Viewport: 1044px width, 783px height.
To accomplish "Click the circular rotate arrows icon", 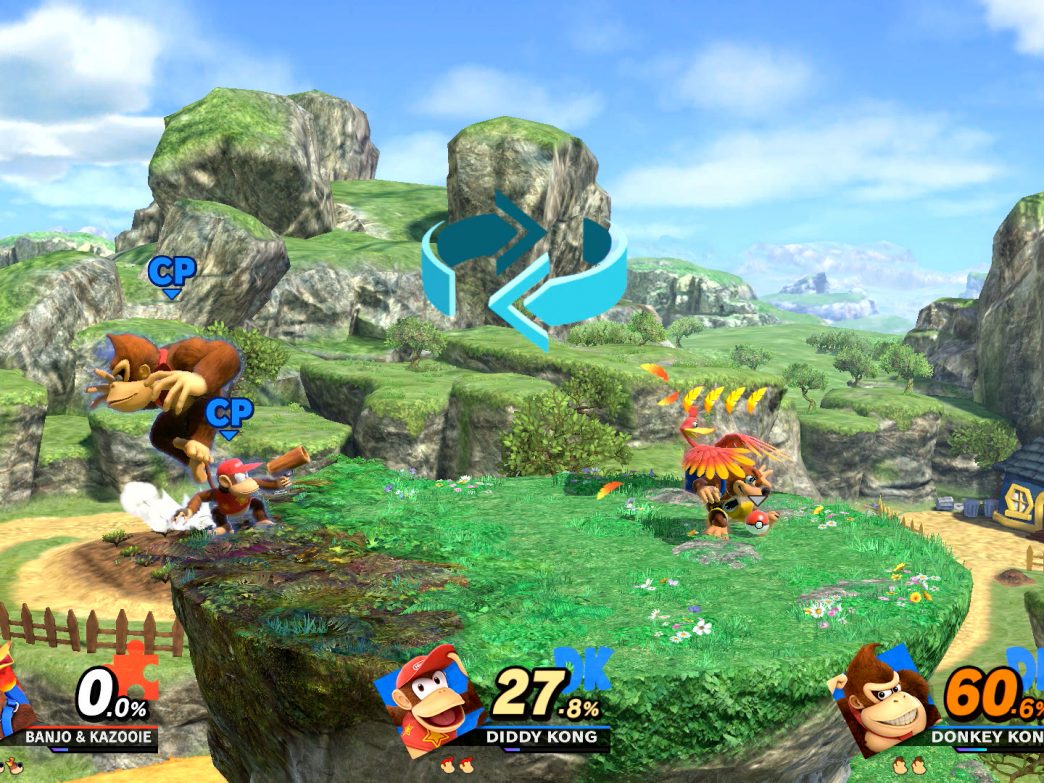I will click(524, 267).
